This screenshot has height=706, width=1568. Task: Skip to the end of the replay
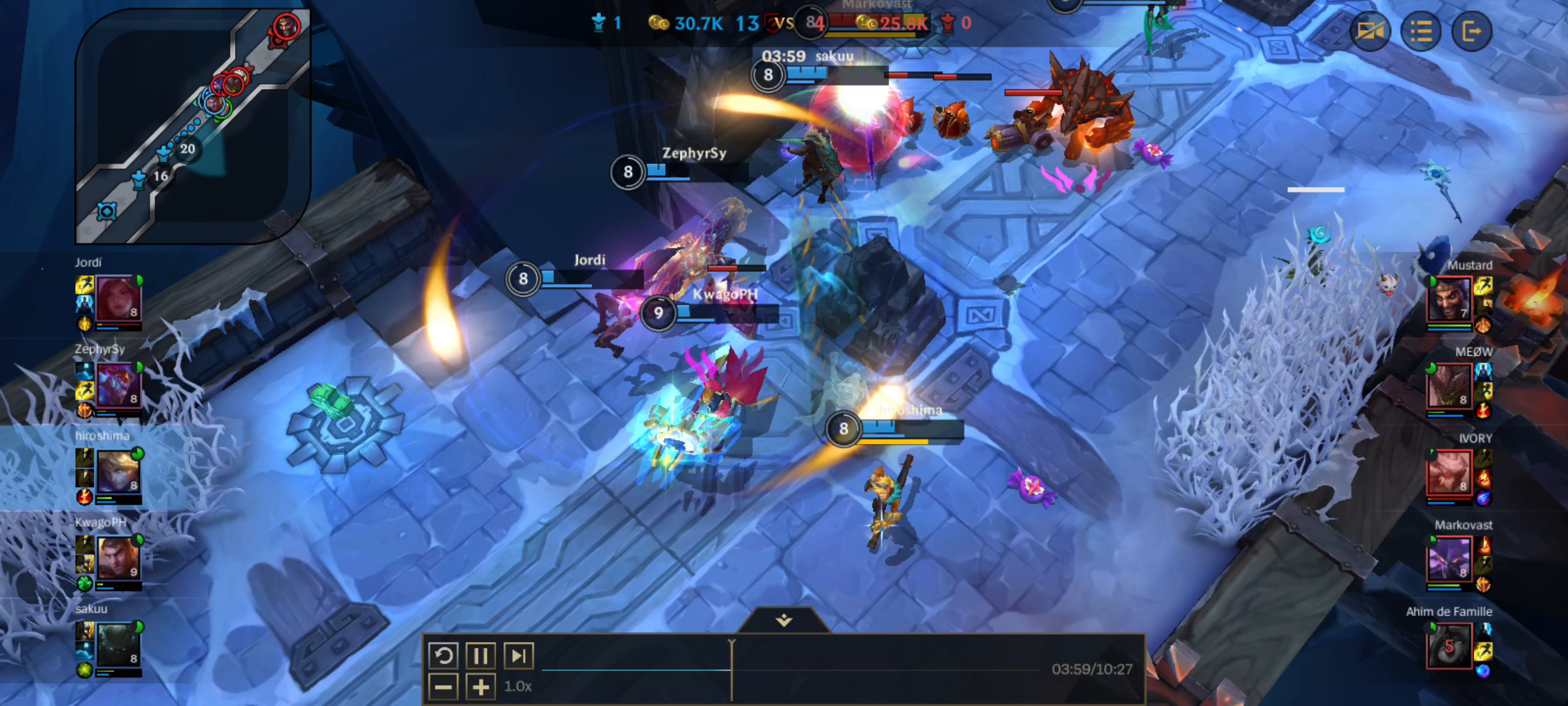tap(519, 655)
